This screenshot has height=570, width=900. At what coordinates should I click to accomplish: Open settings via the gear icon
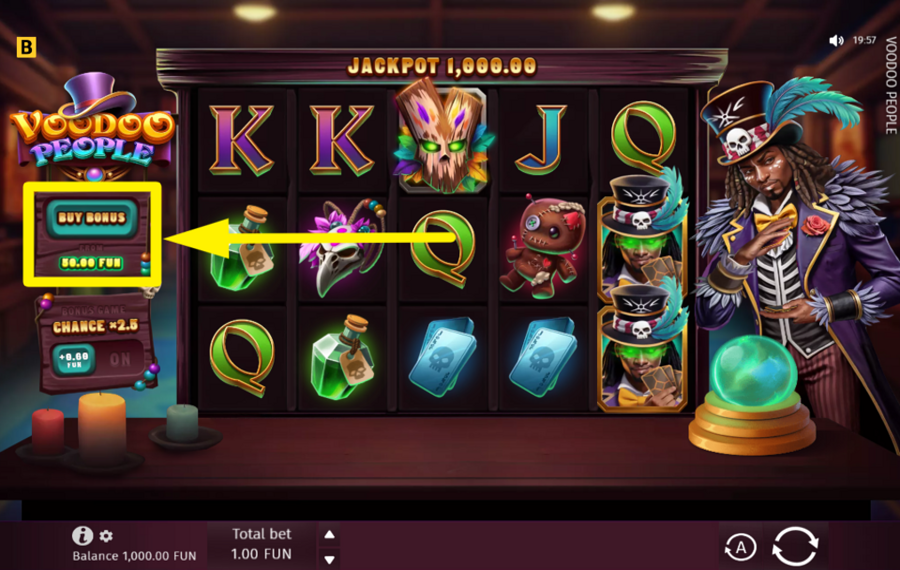[x=107, y=536]
